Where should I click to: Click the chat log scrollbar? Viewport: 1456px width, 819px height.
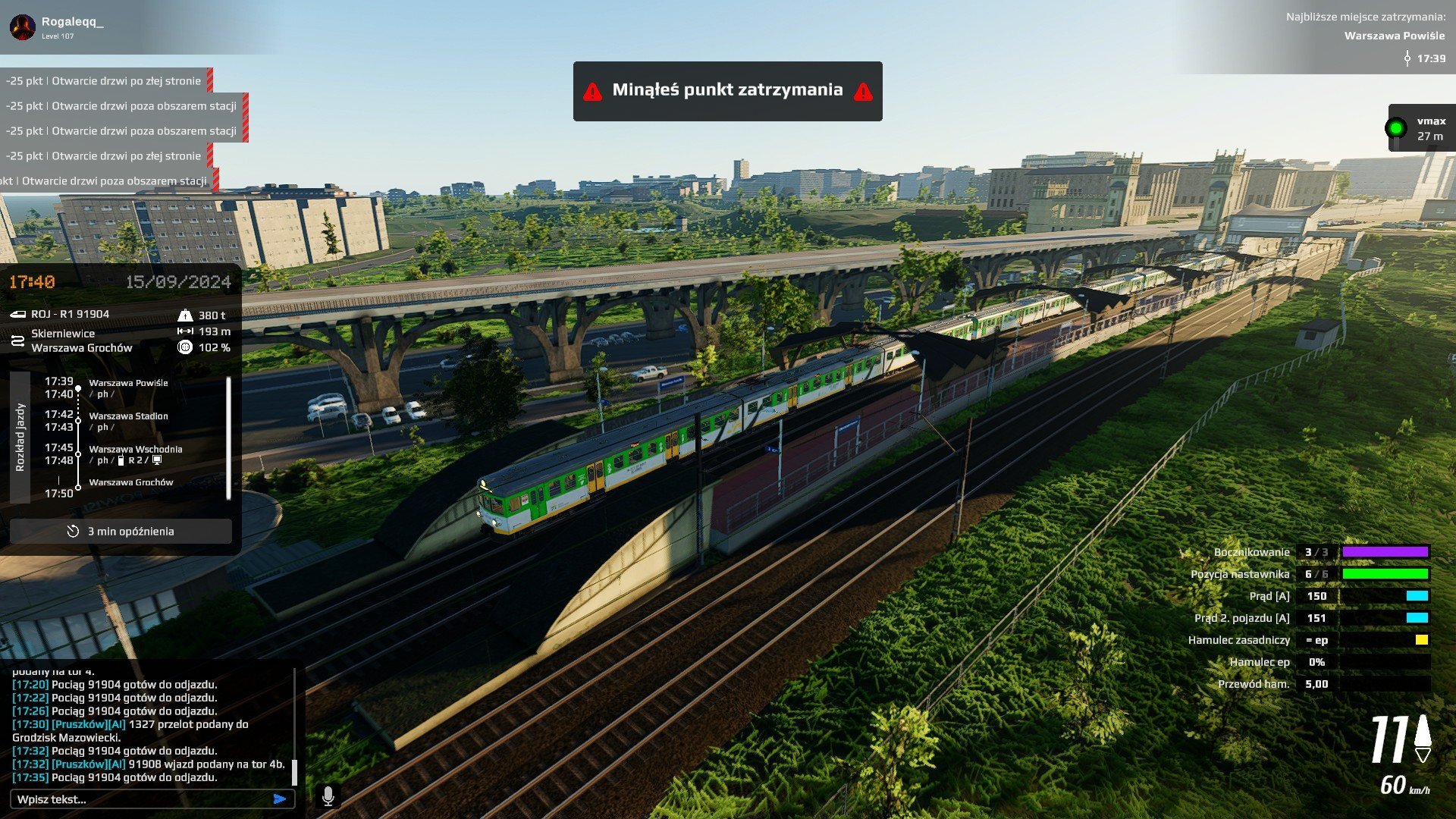coord(294,772)
